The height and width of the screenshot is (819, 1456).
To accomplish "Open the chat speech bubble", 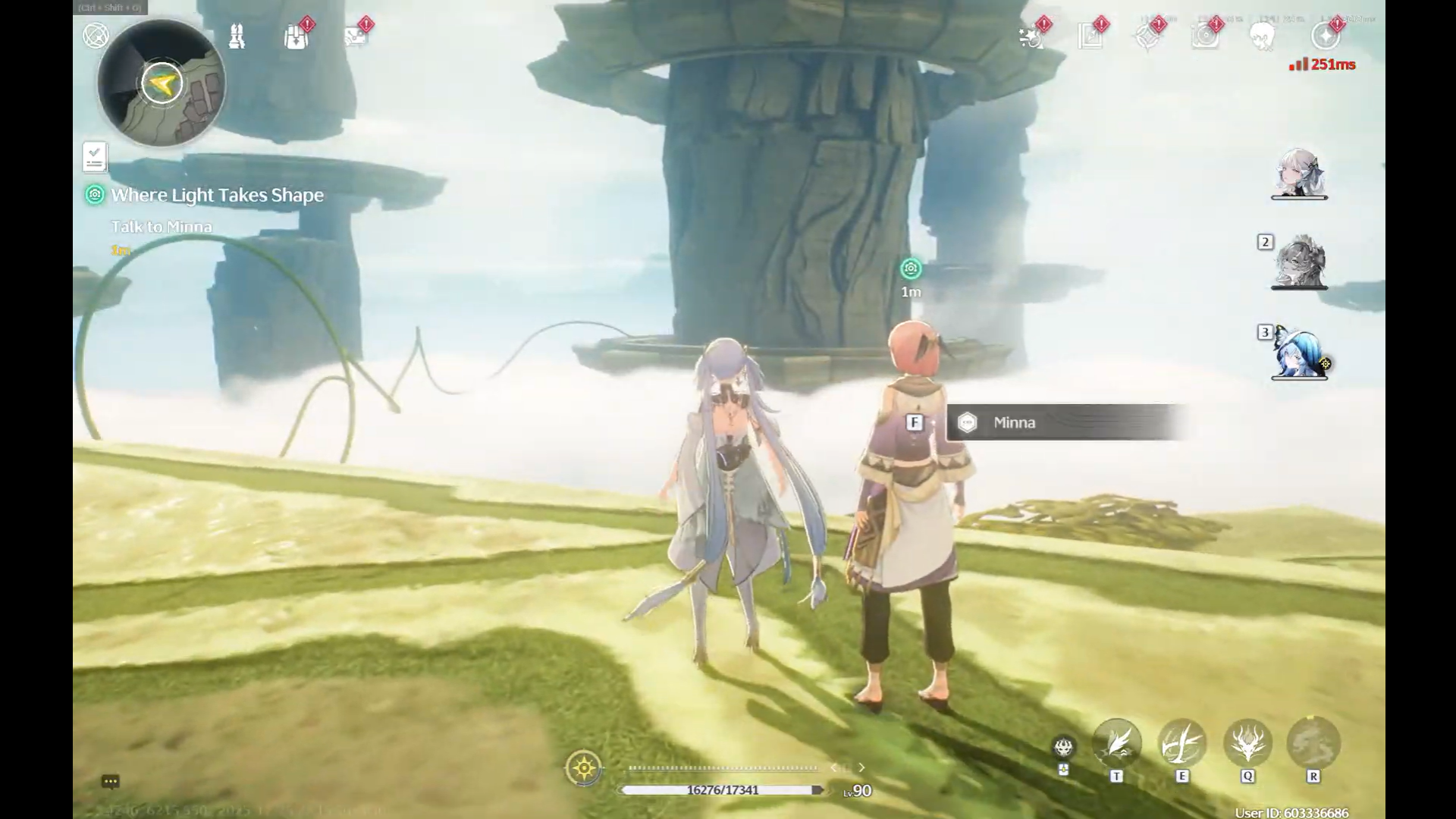I will 110,781.
